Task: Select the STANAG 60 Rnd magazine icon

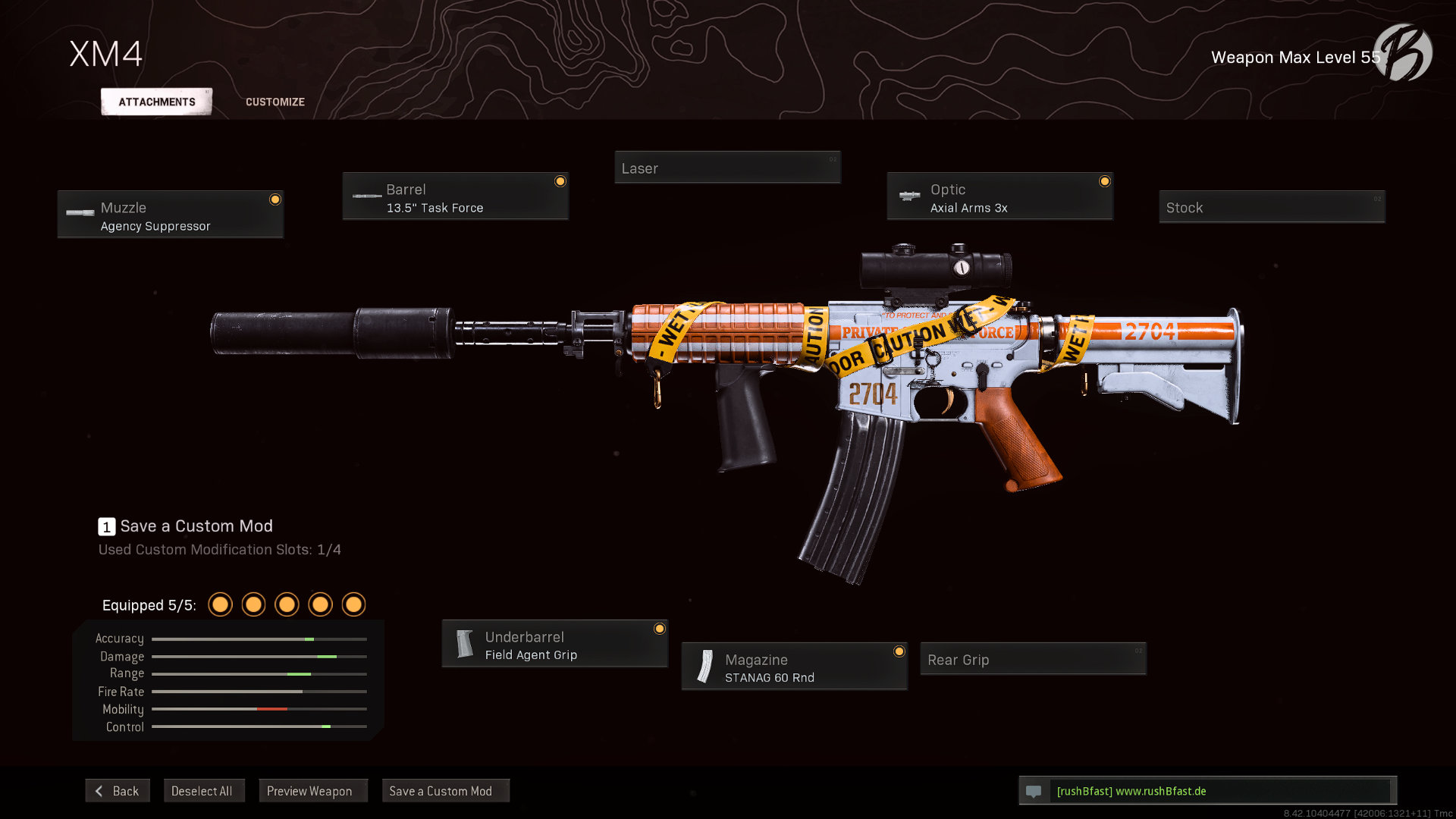Action: coord(704,667)
